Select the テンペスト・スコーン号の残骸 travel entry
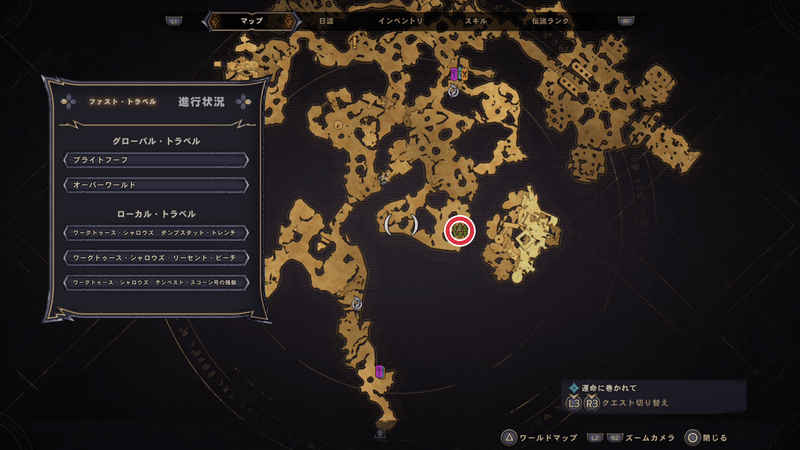 click(x=155, y=283)
